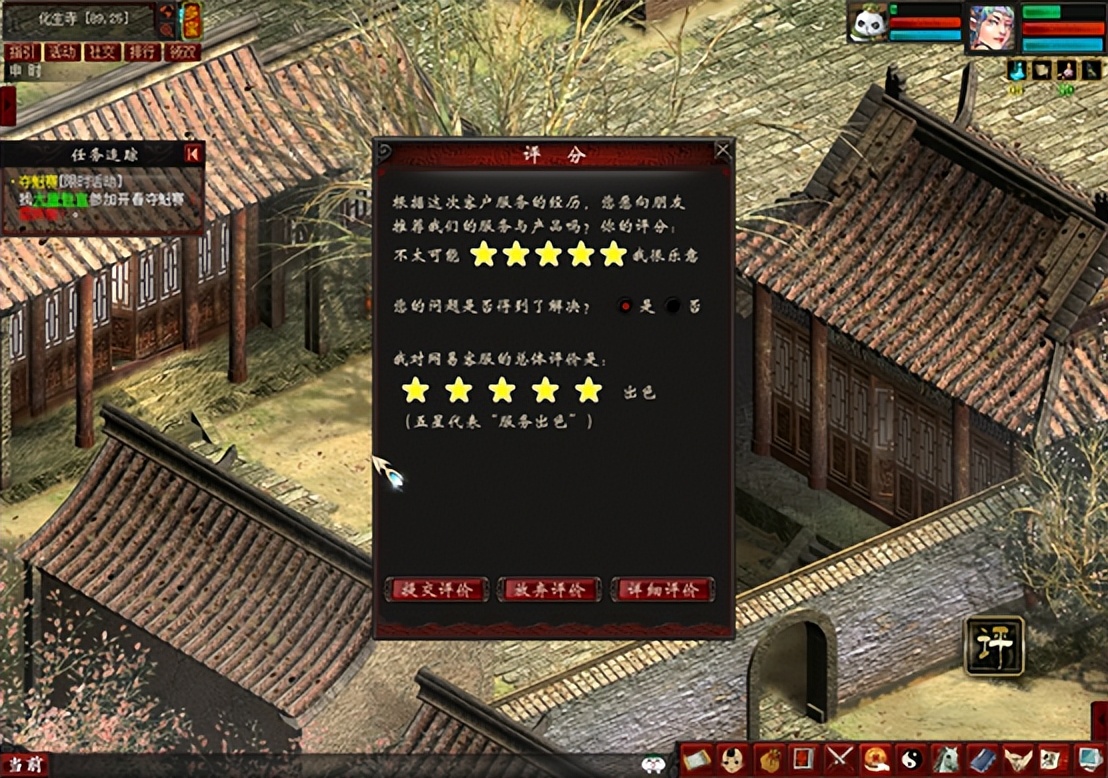This screenshot has height=778, width=1108.
Task: Open the computer system settings icon
Action: click(x=1089, y=759)
